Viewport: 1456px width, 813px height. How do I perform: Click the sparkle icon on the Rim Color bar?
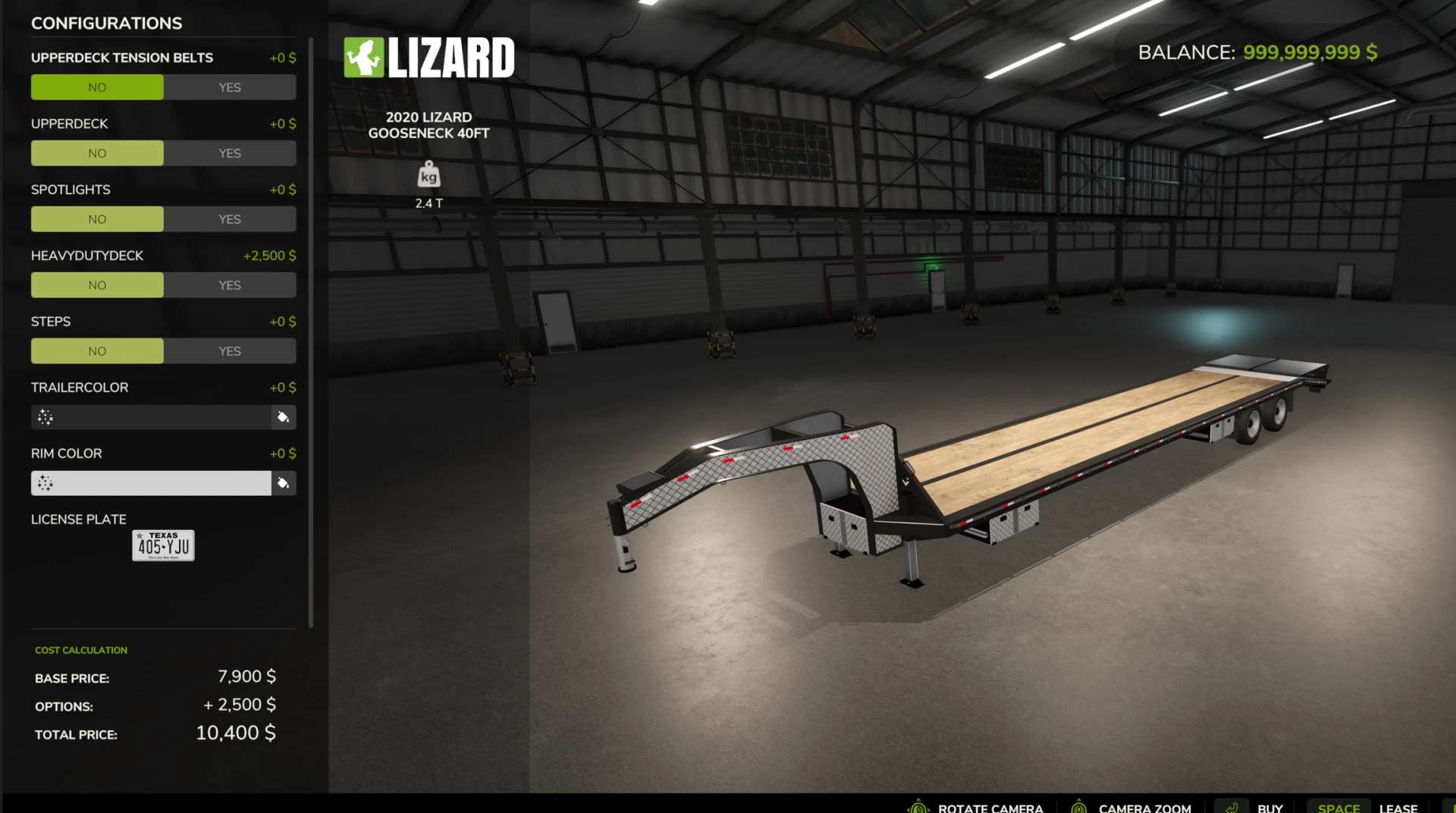[45, 483]
